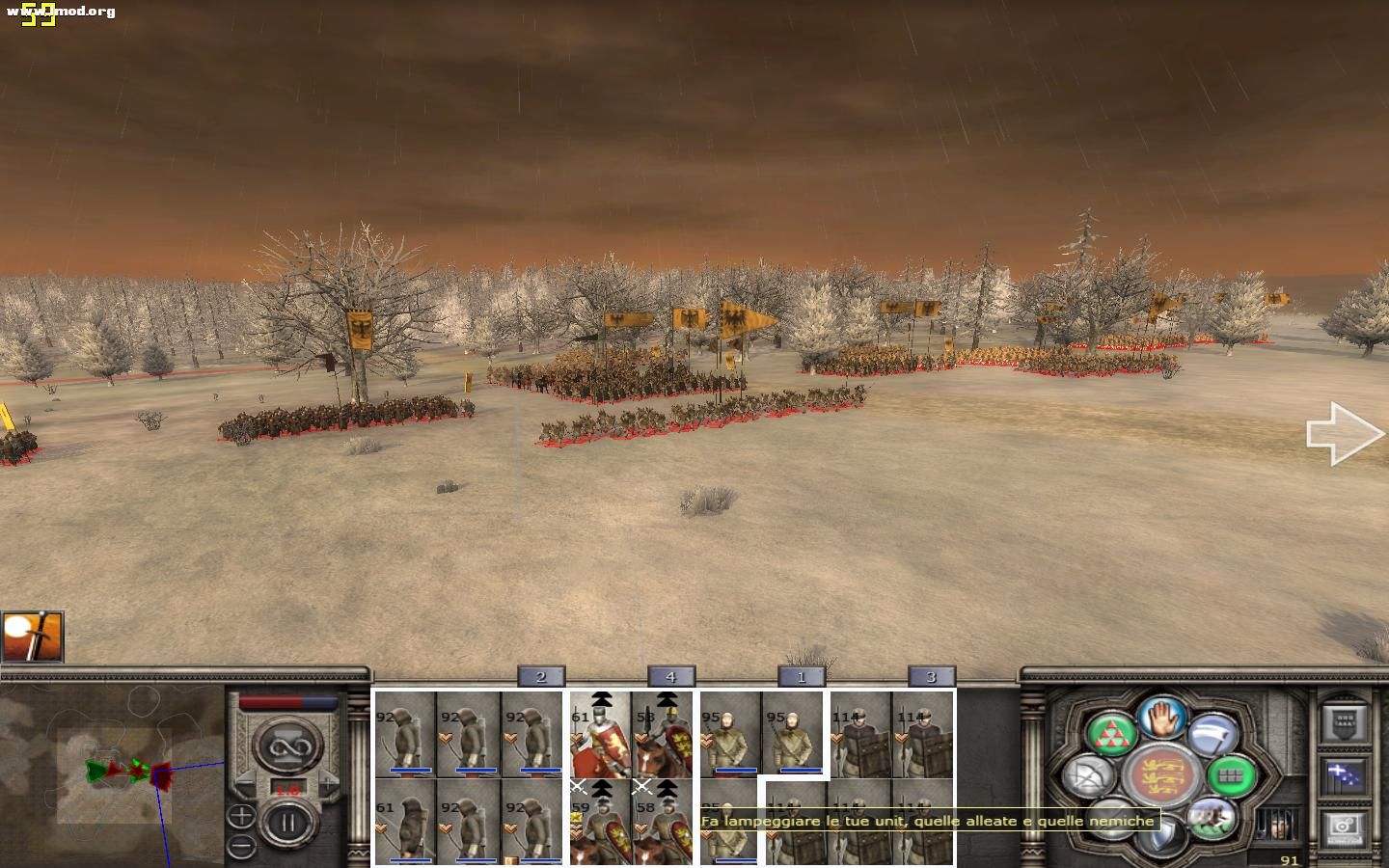The width and height of the screenshot is (1389, 868).
Task: Select the 61-man knight cavalry unit card
Action: click(x=600, y=735)
